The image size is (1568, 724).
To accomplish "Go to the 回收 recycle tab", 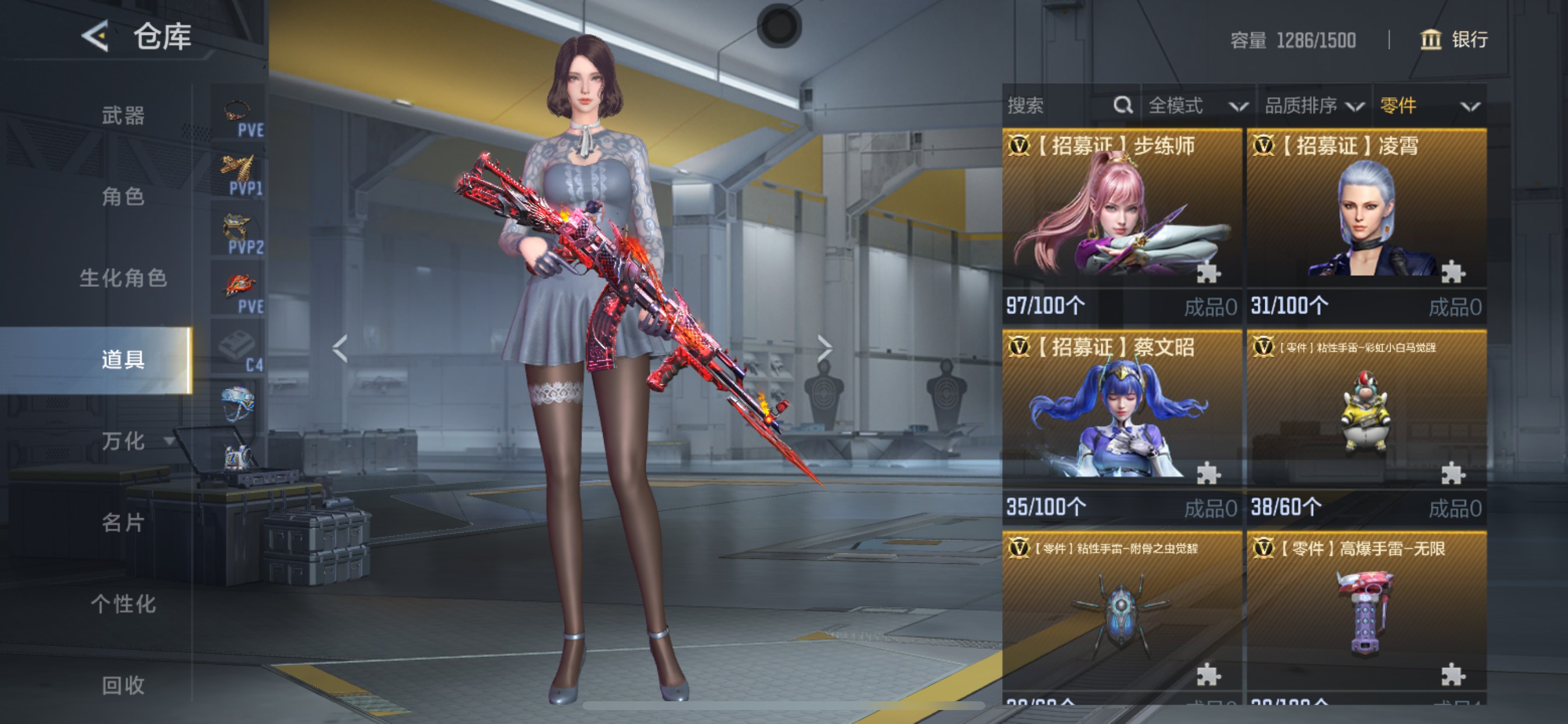I will coord(123,685).
